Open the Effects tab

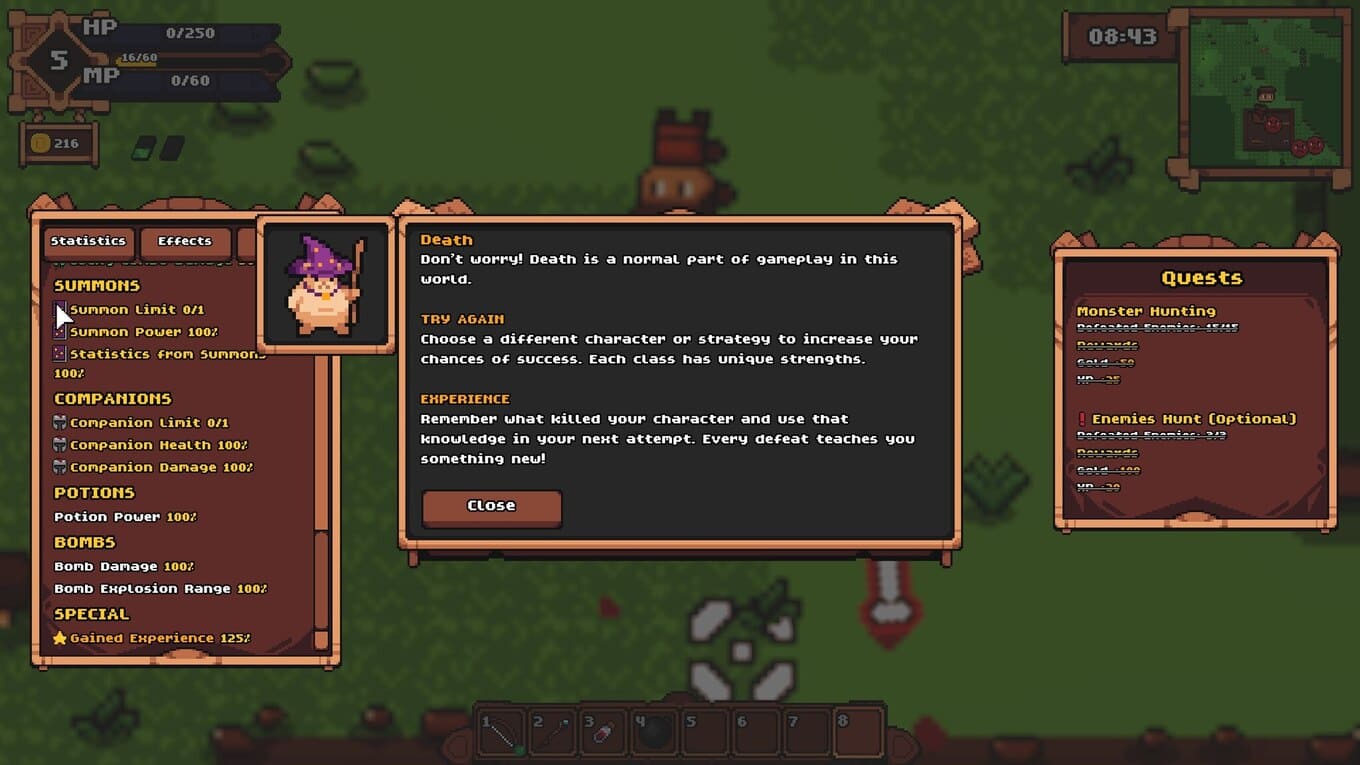click(x=185, y=241)
